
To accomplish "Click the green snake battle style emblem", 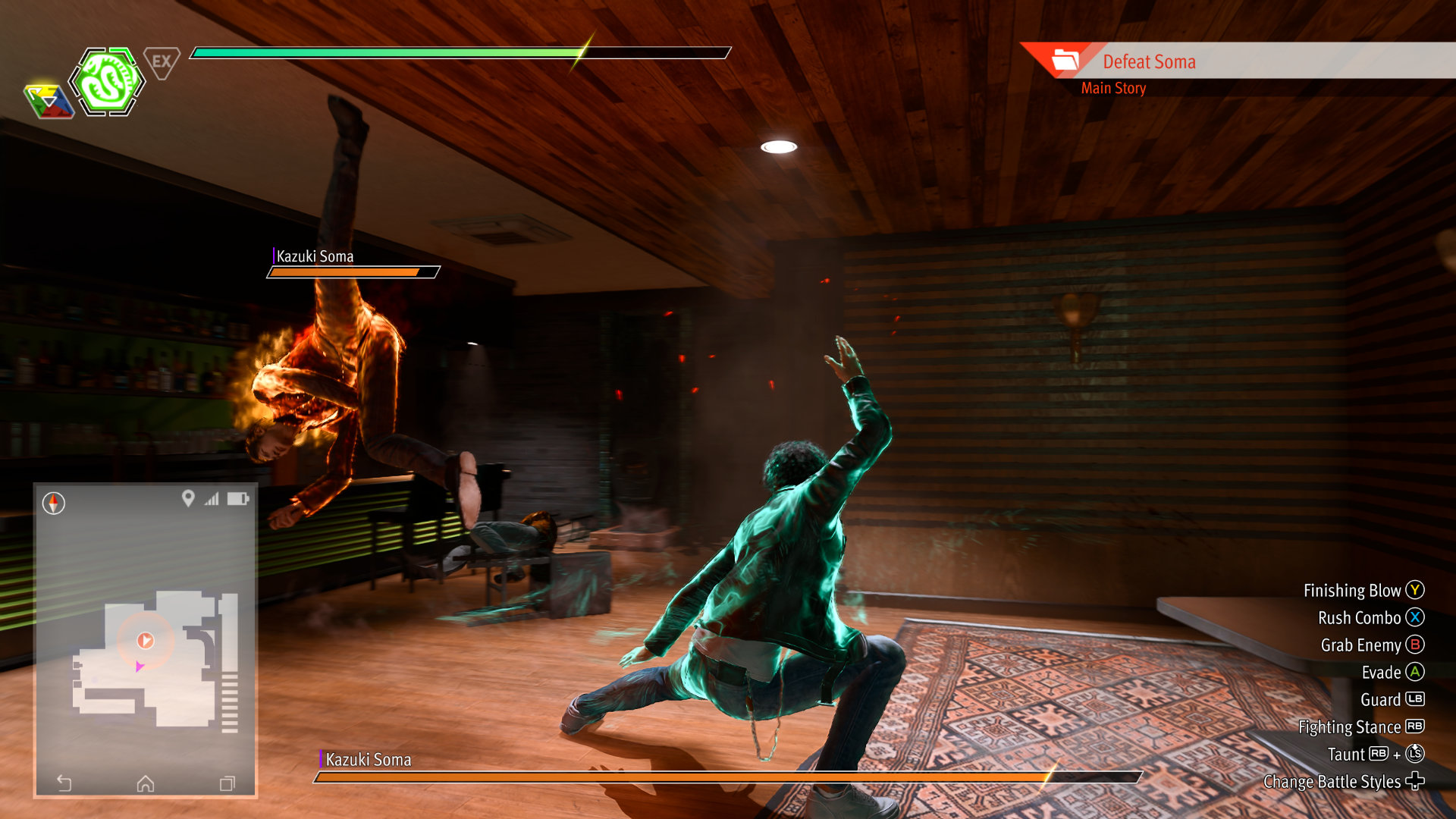I will tap(107, 82).
